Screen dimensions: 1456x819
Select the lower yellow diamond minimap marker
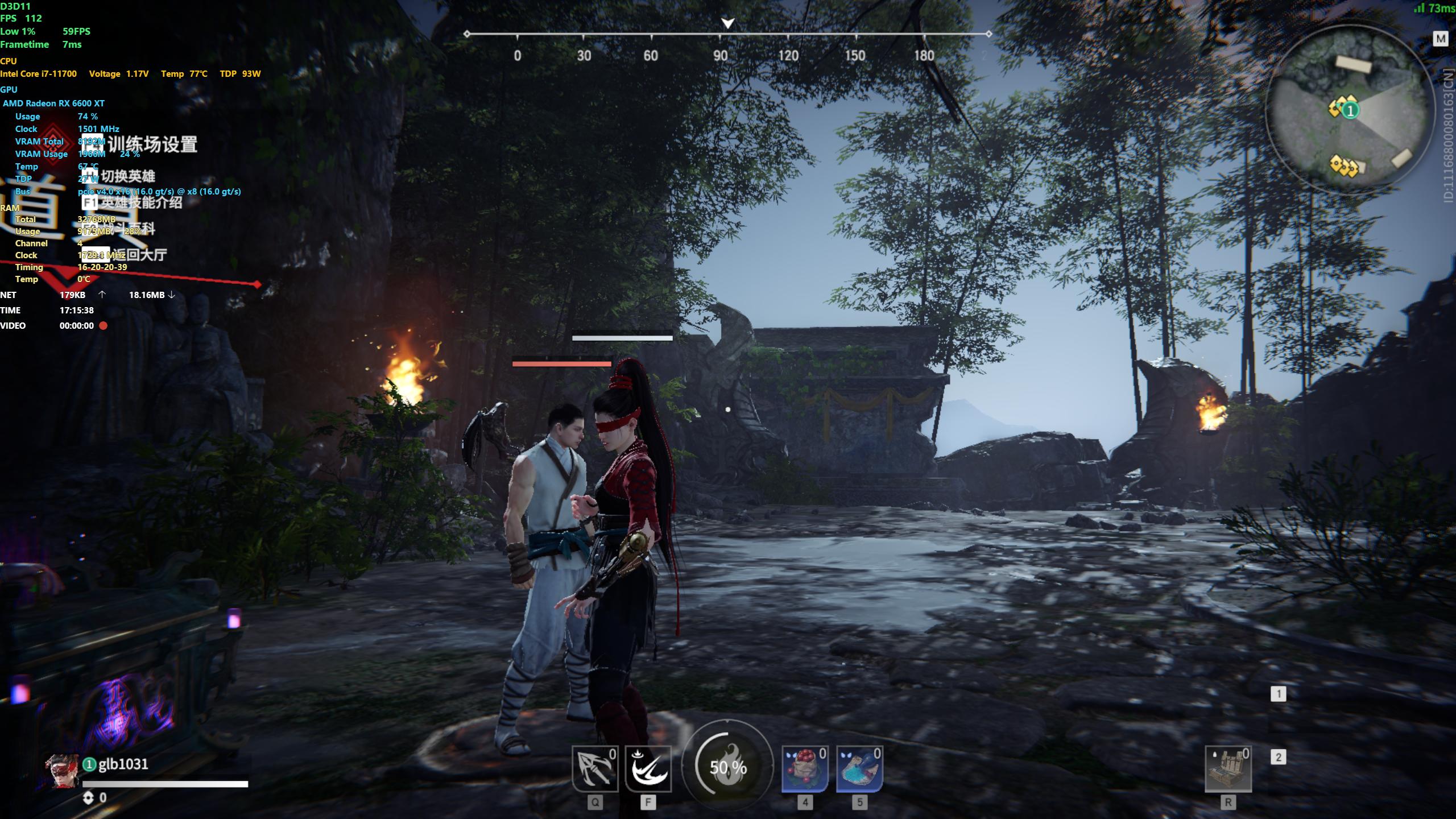click(1343, 166)
